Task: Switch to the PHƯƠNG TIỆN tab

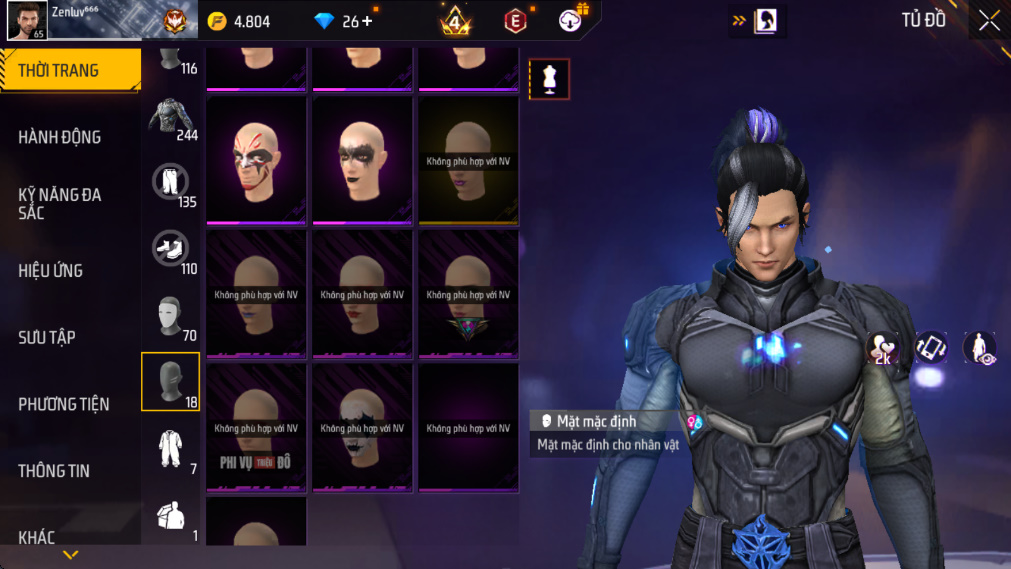Action: pyautogui.click(x=64, y=404)
